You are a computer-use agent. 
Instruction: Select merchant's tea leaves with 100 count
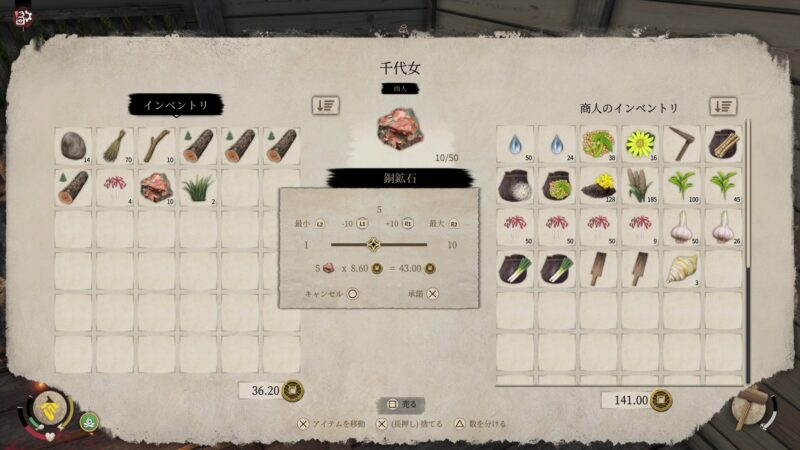tap(682, 186)
